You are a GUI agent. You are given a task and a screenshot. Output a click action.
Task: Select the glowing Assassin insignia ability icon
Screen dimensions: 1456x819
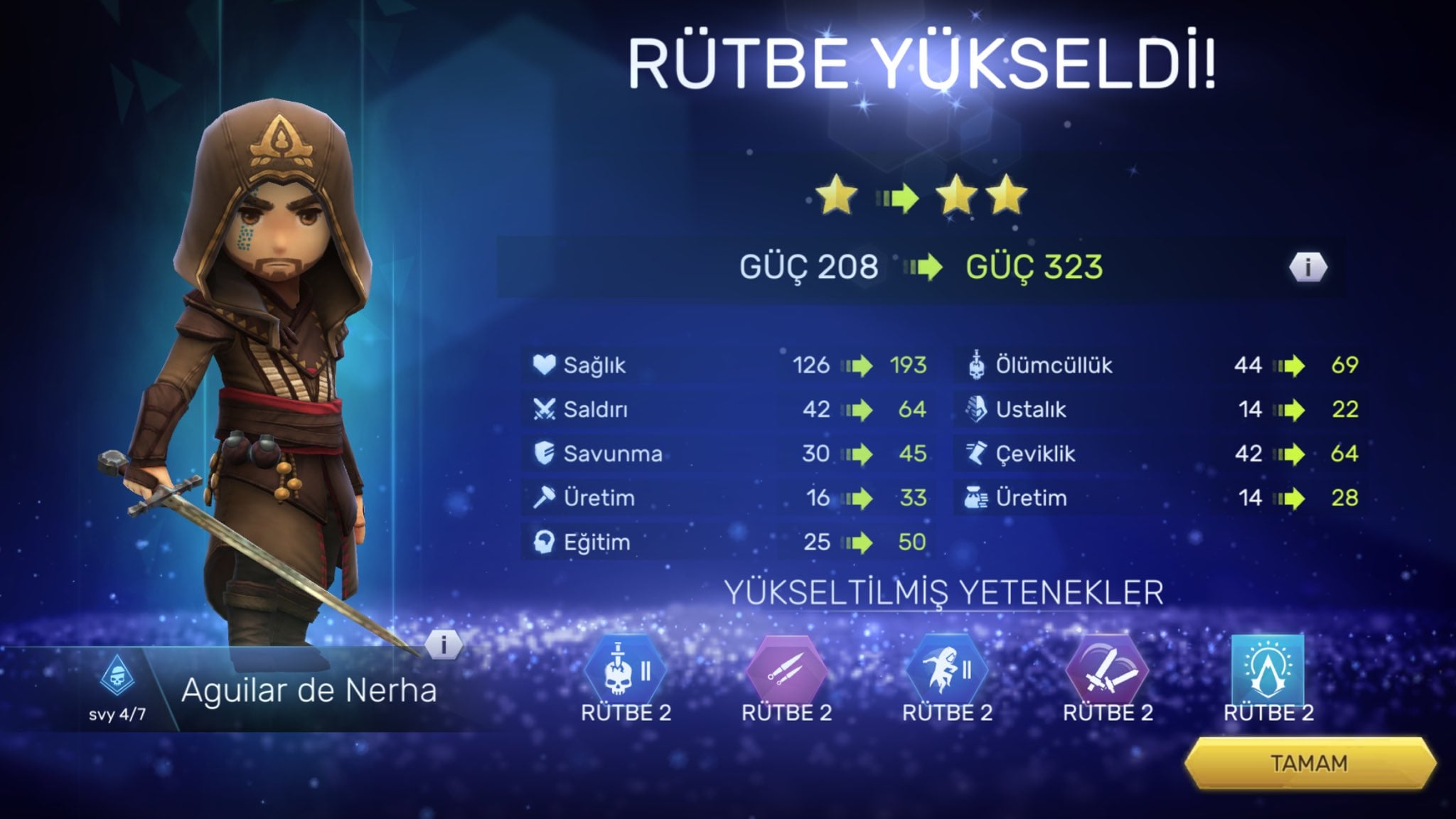point(1268,668)
